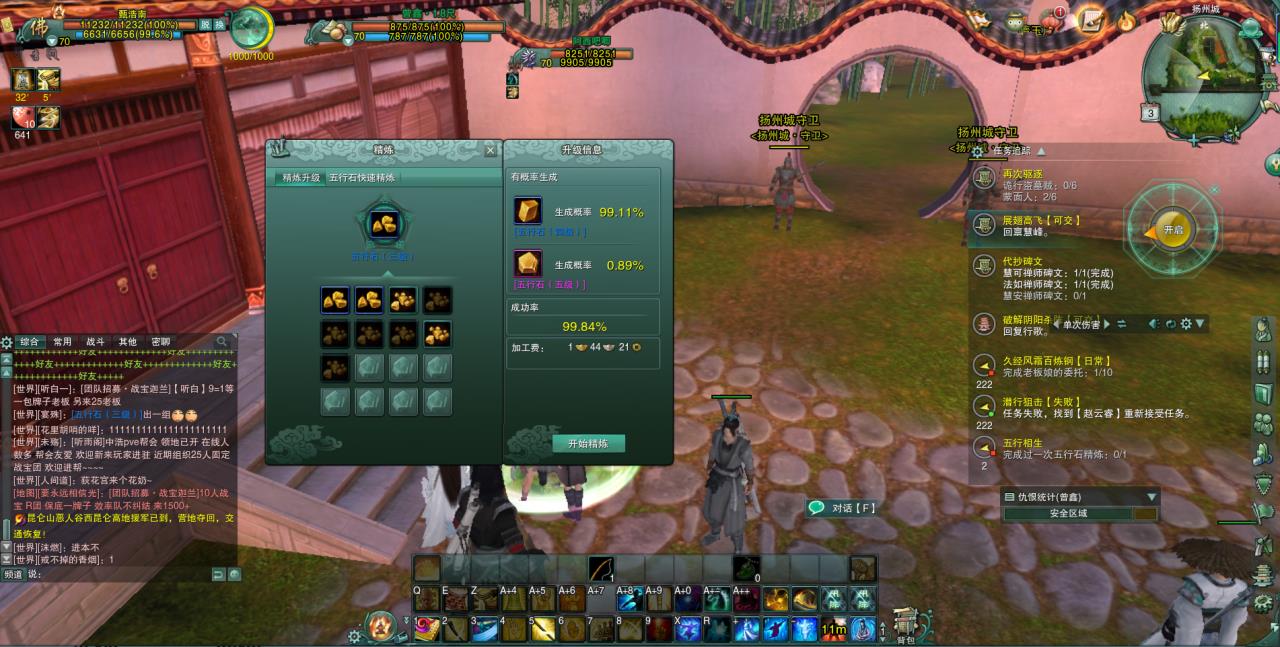
Task: Click the 代抄碑文 quest entry
Action: click(1023, 260)
